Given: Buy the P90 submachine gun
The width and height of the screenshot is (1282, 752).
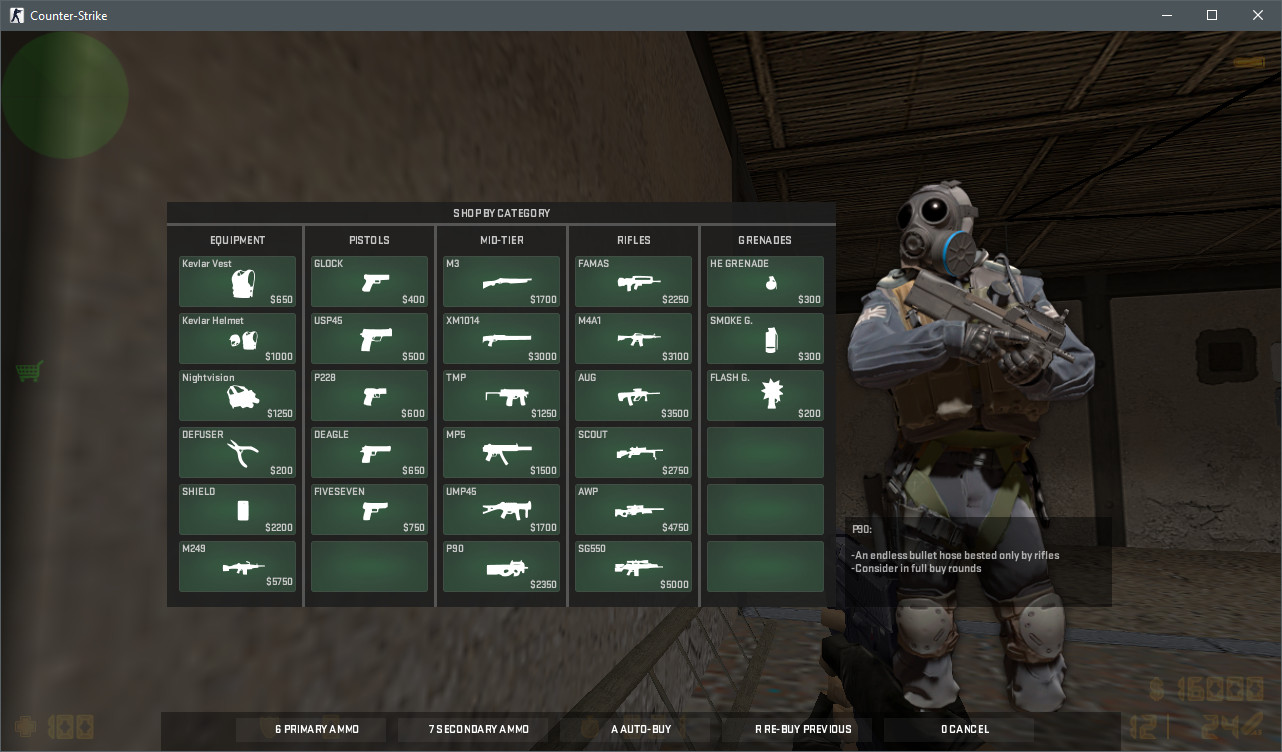Looking at the screenshot, I should [501, 566].
